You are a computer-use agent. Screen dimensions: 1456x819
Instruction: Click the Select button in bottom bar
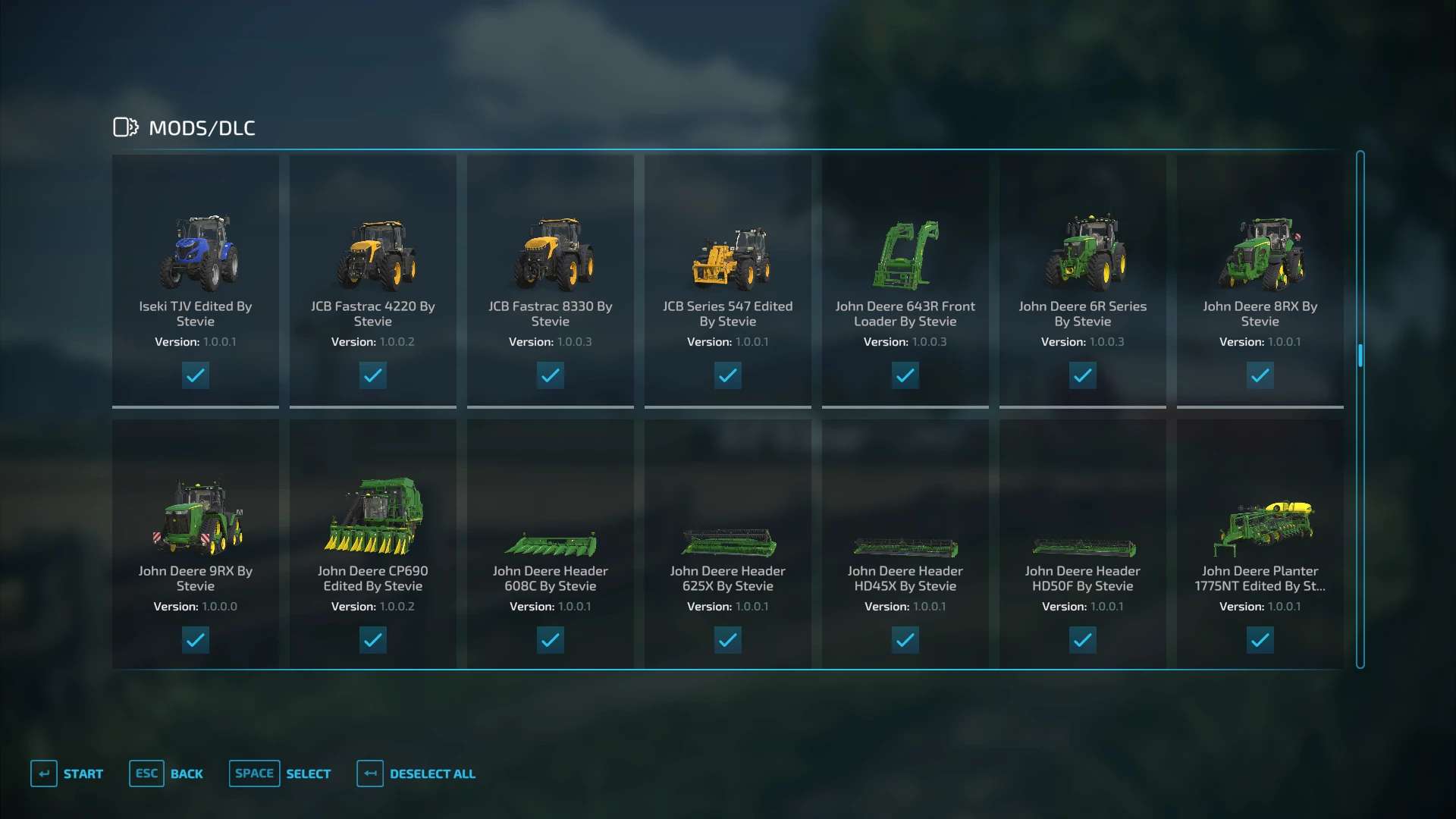(280, 773)
